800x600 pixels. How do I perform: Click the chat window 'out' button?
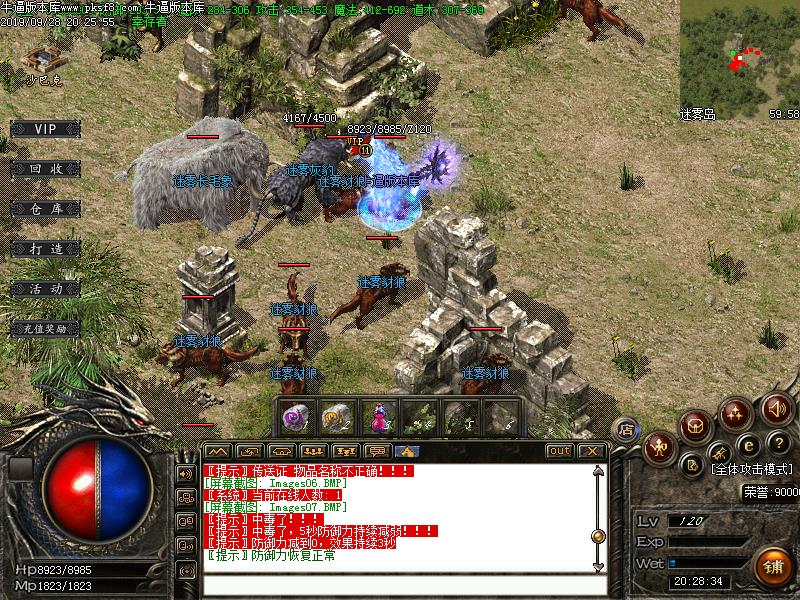560,451
